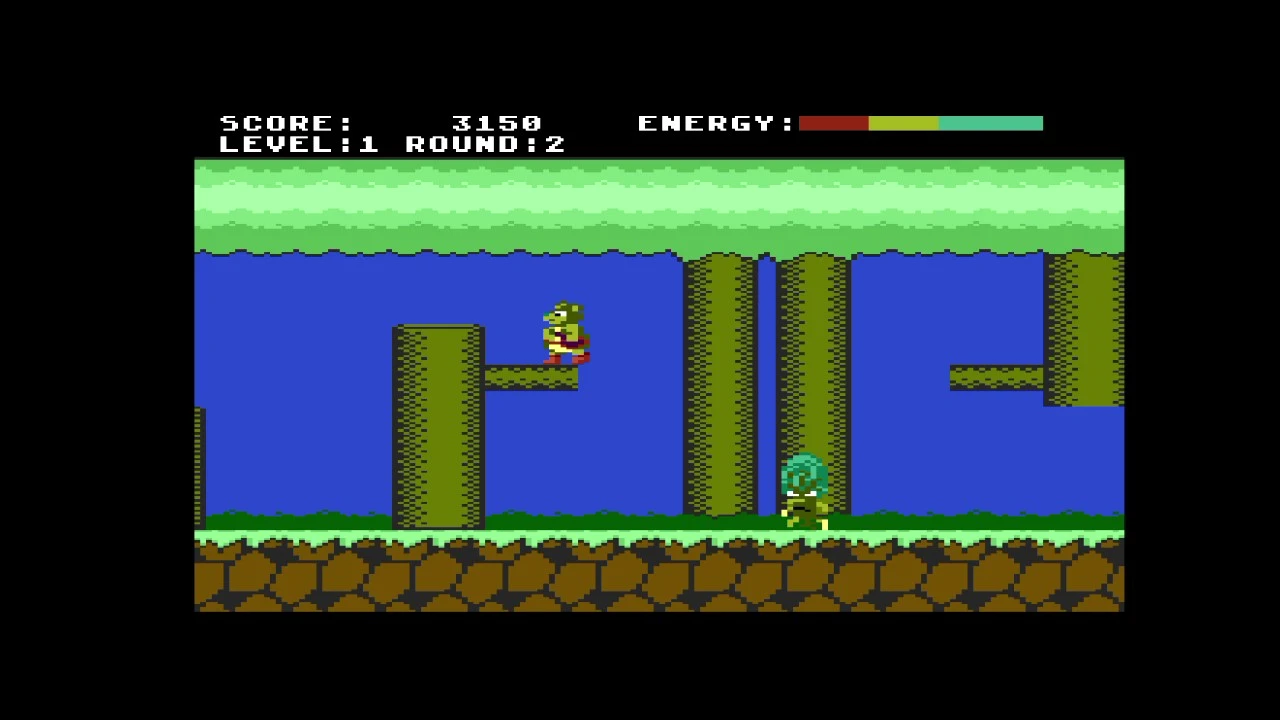
Task: Click the full energy meter bar
Action: pos(920,123)
